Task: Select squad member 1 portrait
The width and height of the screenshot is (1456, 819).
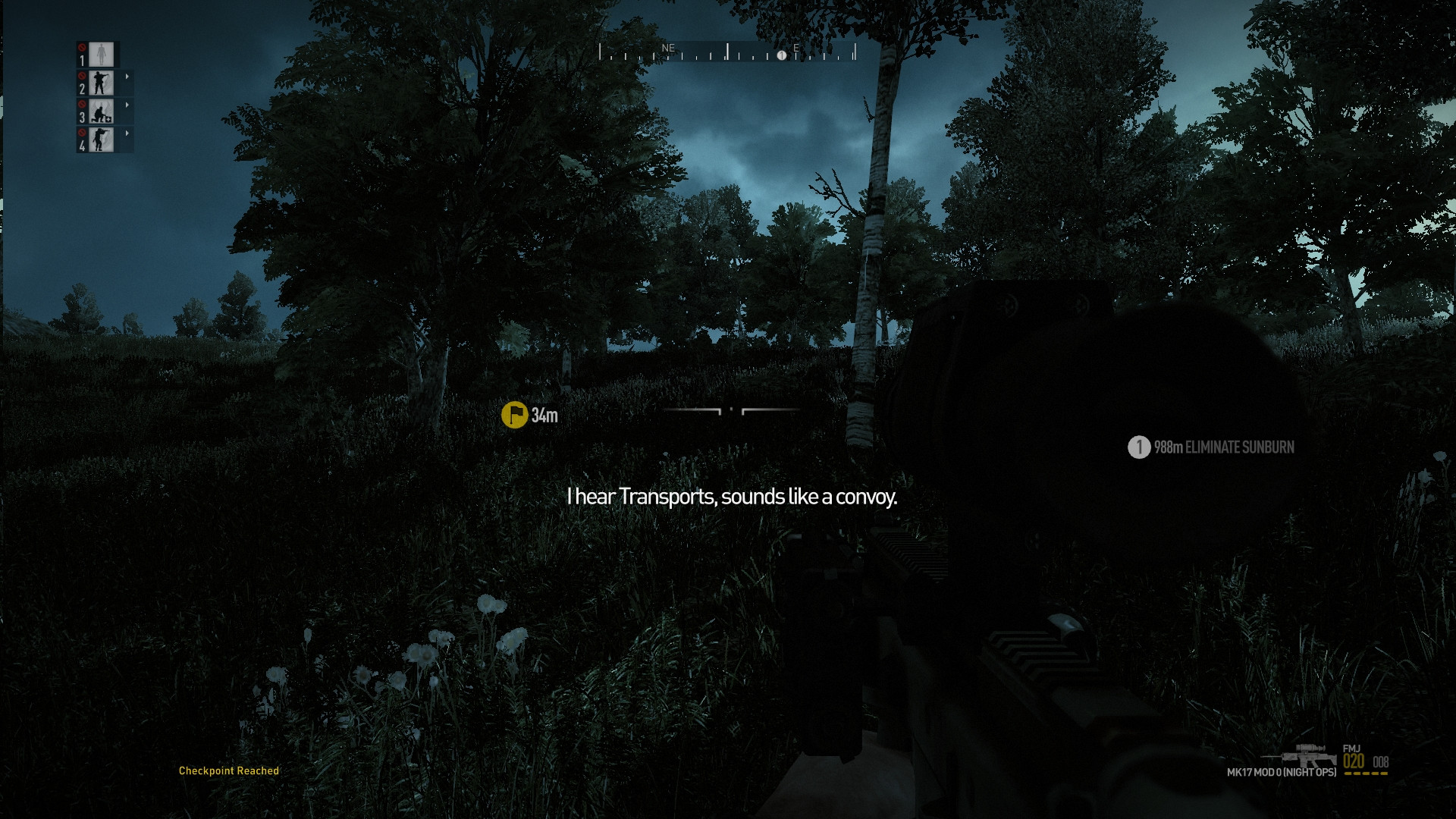Action: 102,54
